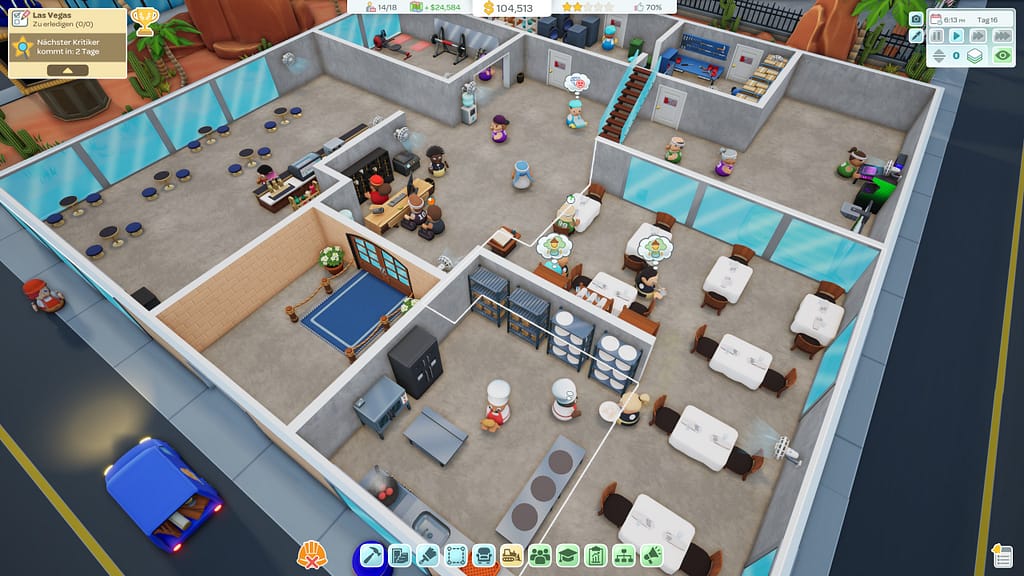This screenshot has height=576, width=1024.
Task: Toggle the green eye visibility button
Action: pyautogui.click(x=1002, y=56)
